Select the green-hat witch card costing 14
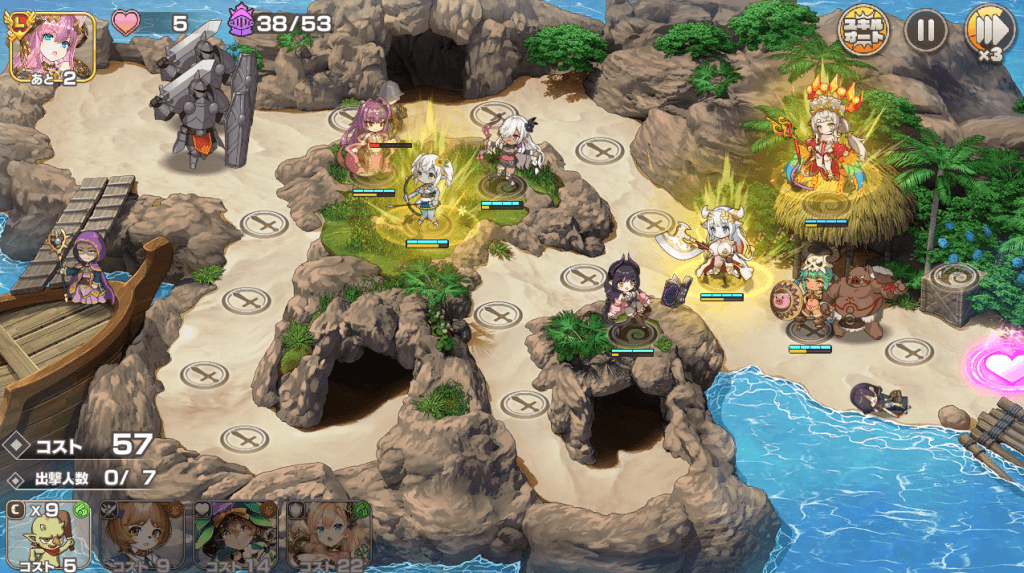Image resolution: width=1024 pixels, height=573 pixels. [234, 535]
